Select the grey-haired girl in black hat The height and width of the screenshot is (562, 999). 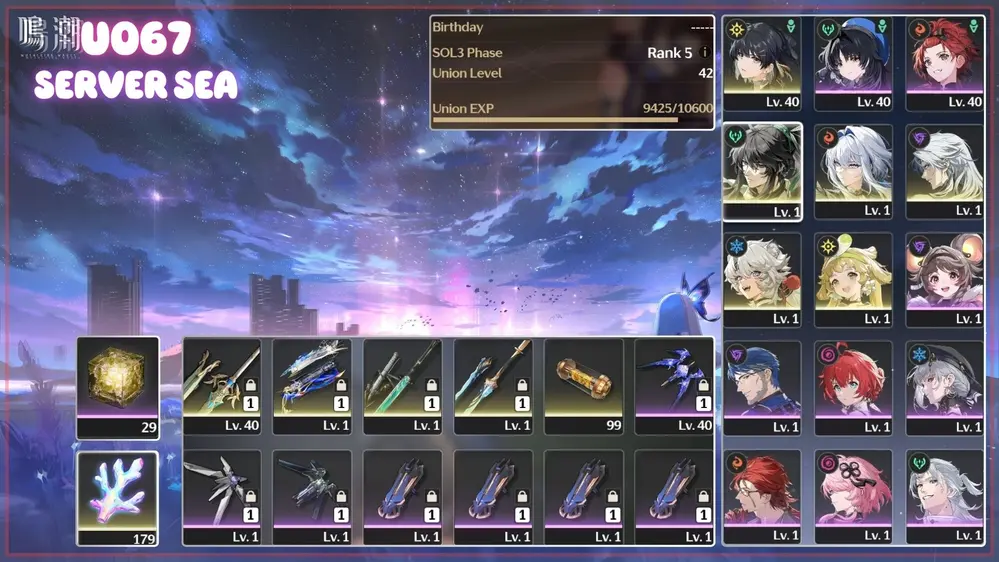[x=944, y=382]
